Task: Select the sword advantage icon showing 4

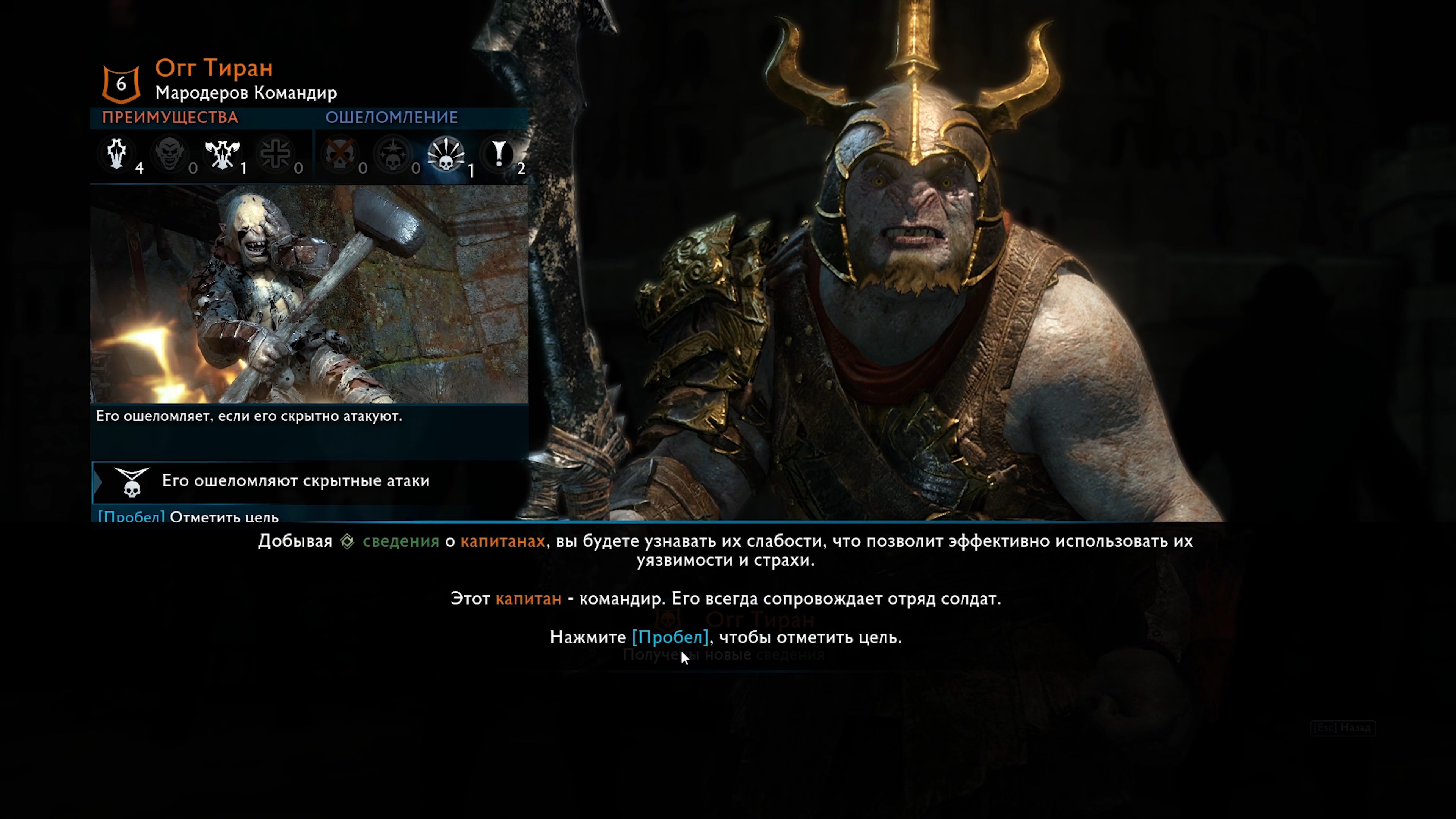Action: click(x=117, y=154)
